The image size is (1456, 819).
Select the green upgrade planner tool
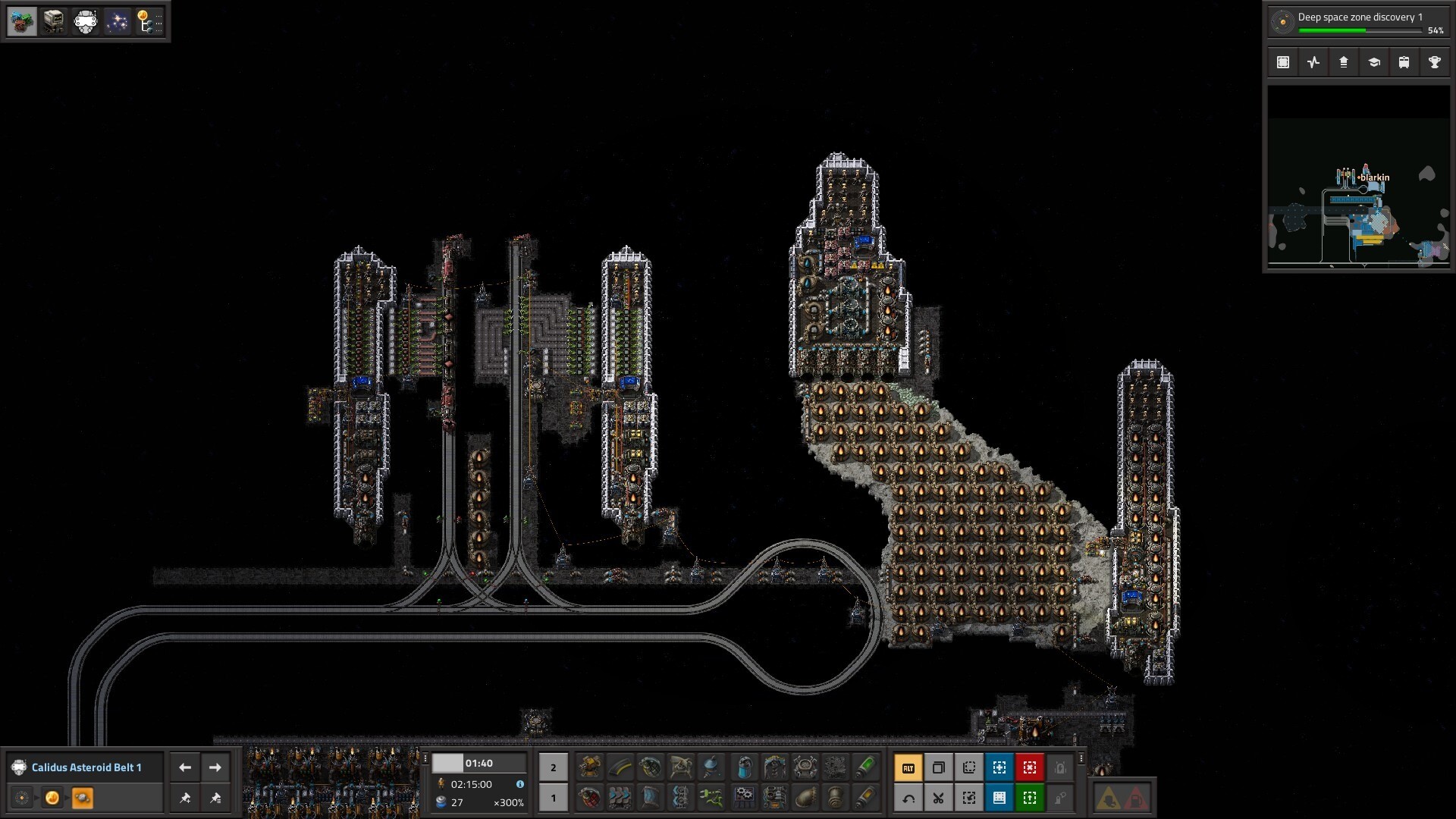coord(1029,798)
